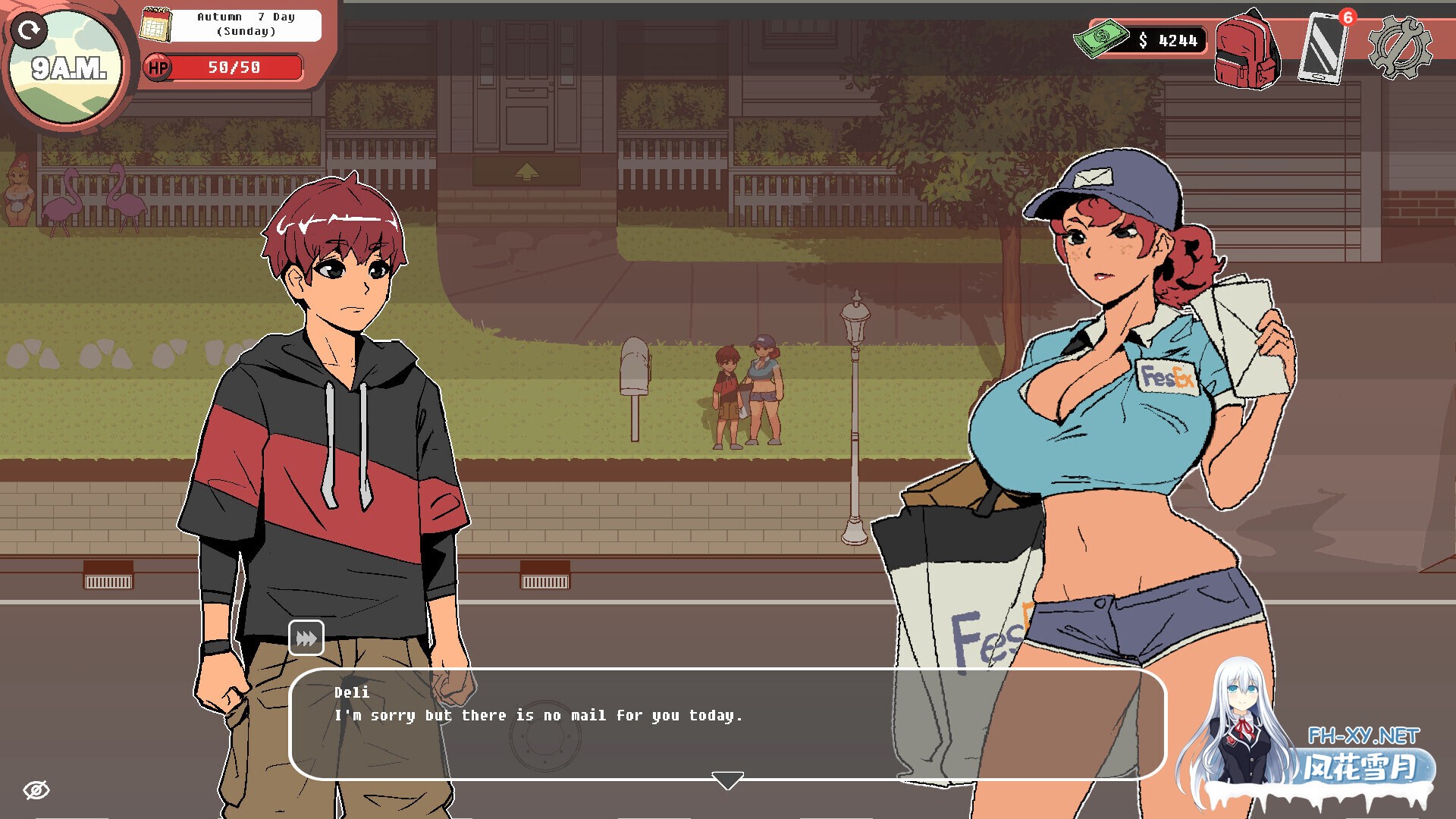Open settings via the gear and wrench icon

[1400, 49]
